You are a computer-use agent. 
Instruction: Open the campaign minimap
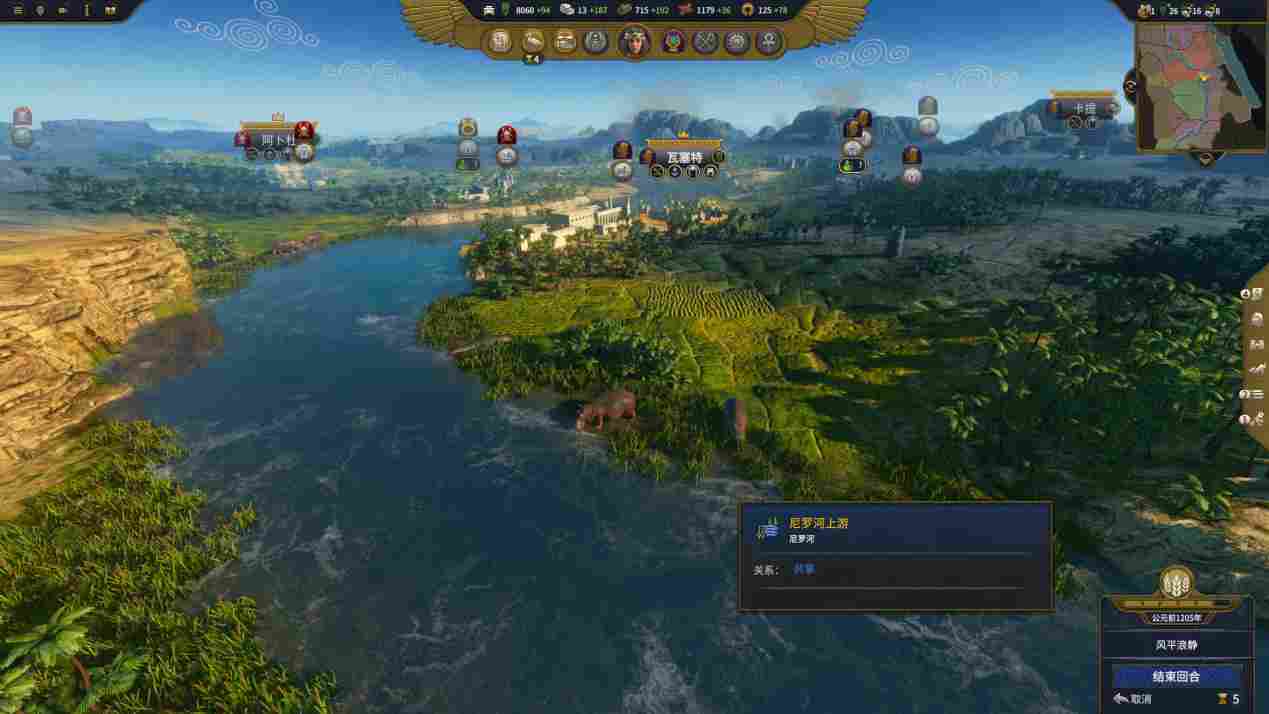tap(1199, 86)
